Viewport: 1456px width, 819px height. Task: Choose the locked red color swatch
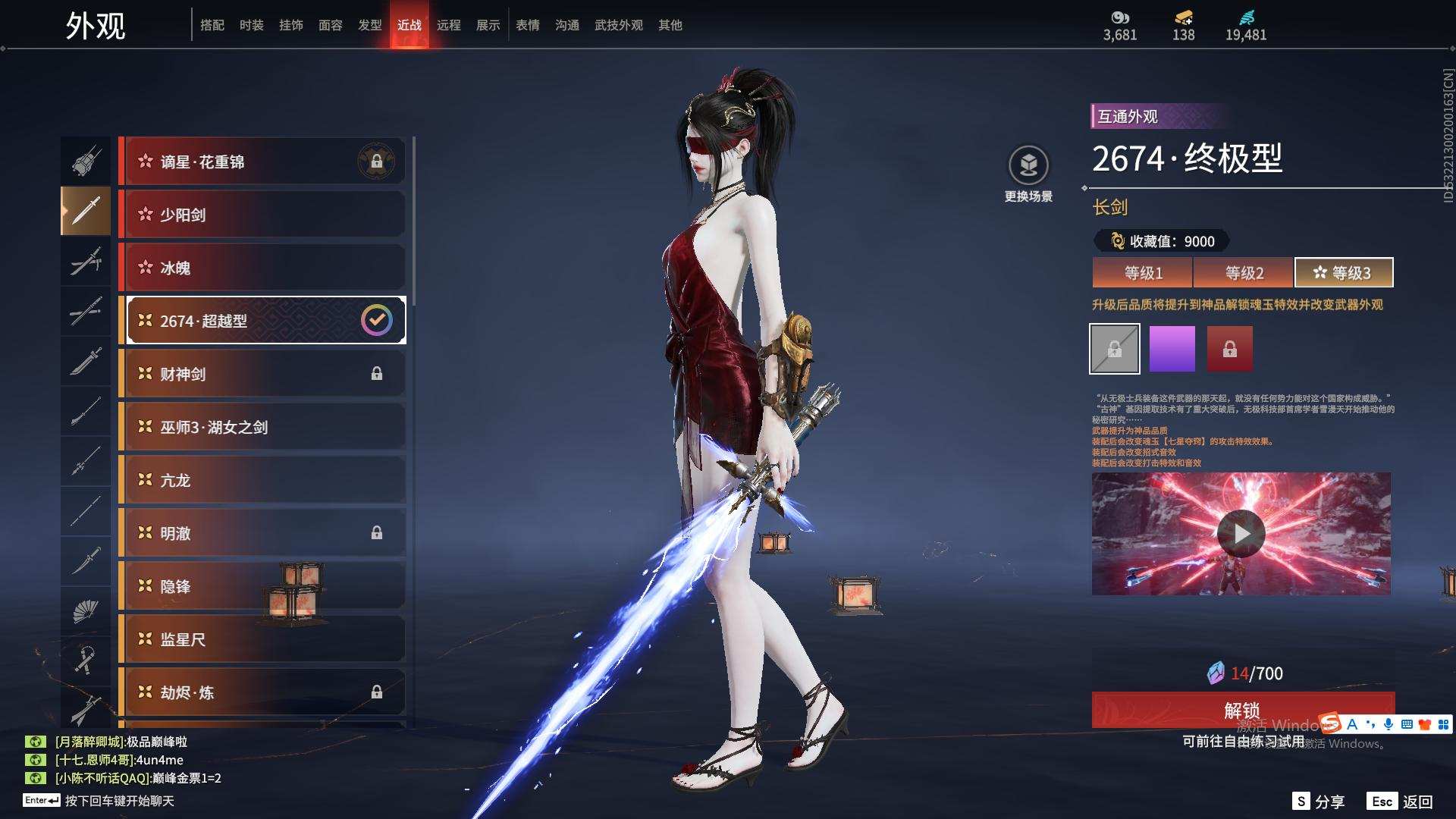click(1229, 349)
